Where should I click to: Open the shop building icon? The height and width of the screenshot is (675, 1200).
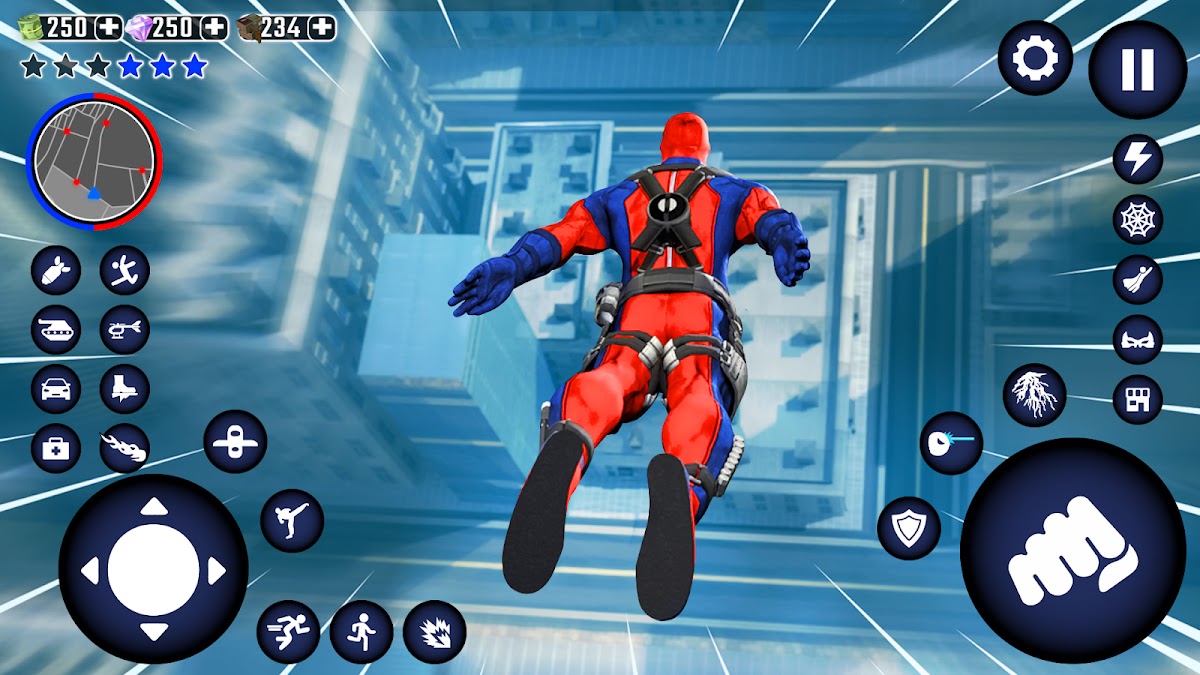click(1138, 399)
